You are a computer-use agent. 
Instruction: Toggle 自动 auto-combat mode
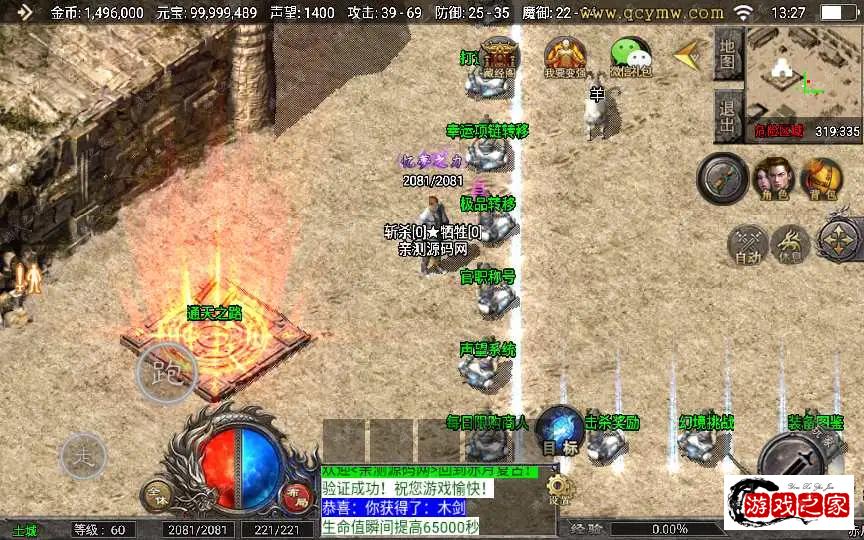tap(748, 243)
